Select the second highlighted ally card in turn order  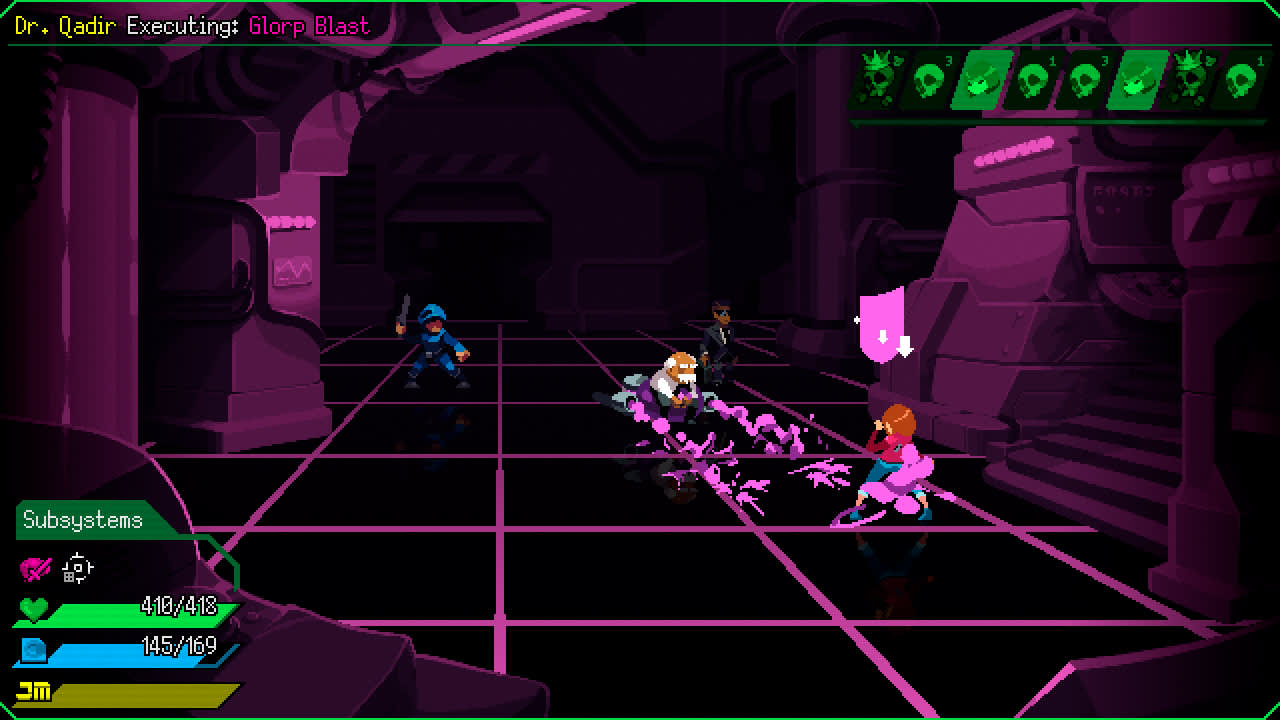coord(1135,80)
